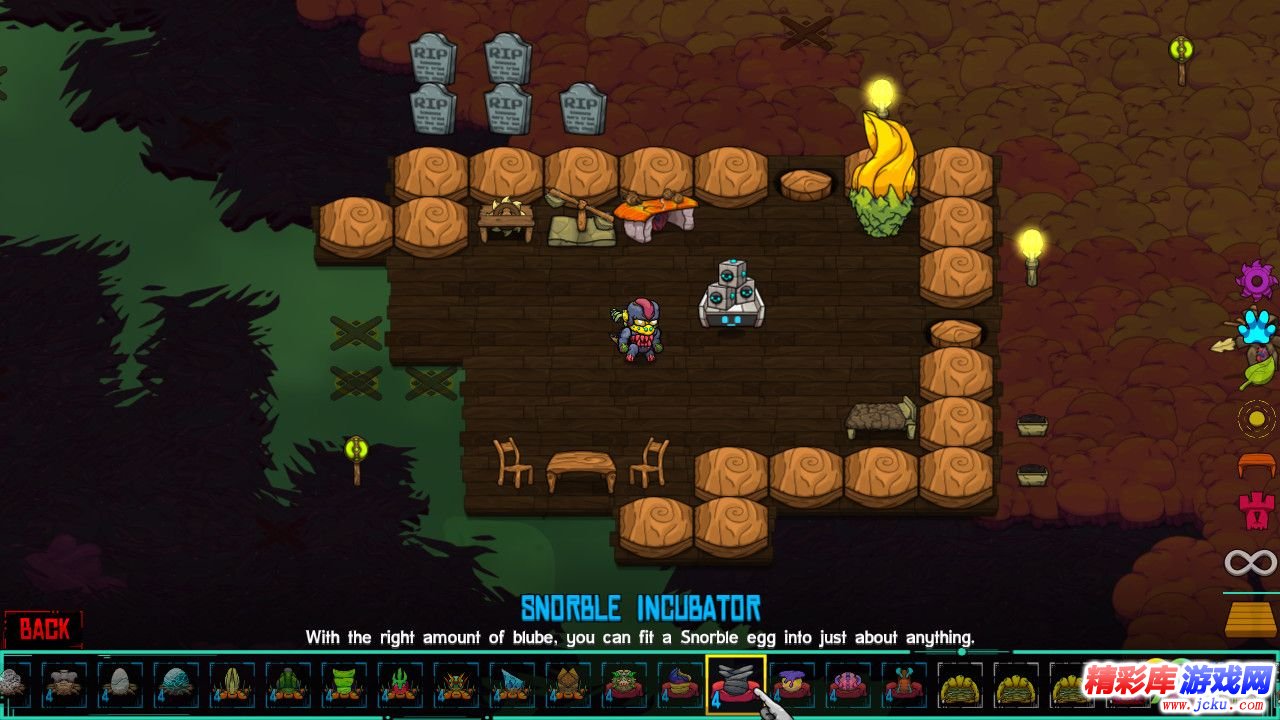
Task: Select the blue crystal shard egg incubator
Action: (512, 685)
